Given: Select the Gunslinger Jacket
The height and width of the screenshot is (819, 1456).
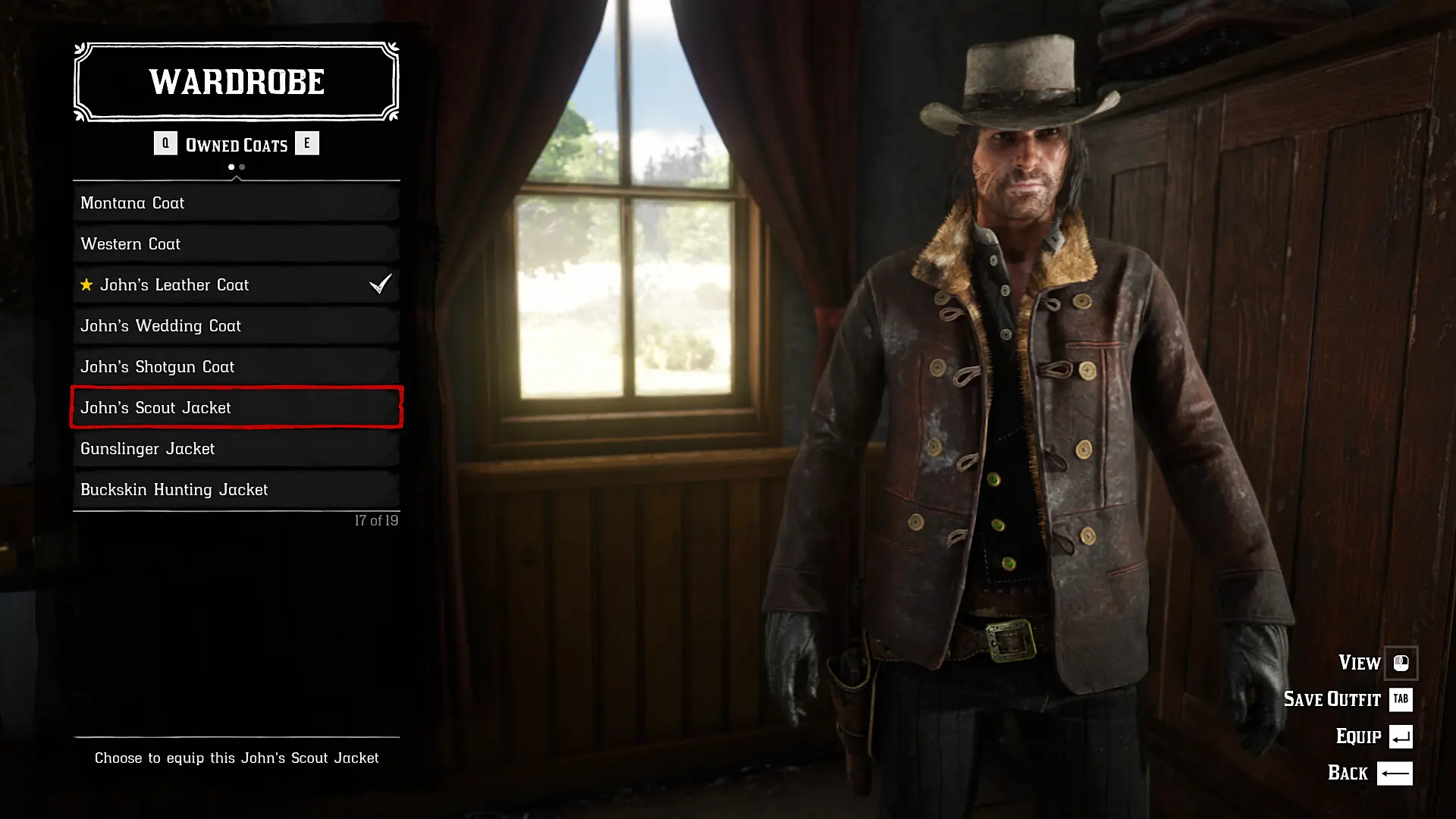Looking at the screenshot, I should click(236, 449).
